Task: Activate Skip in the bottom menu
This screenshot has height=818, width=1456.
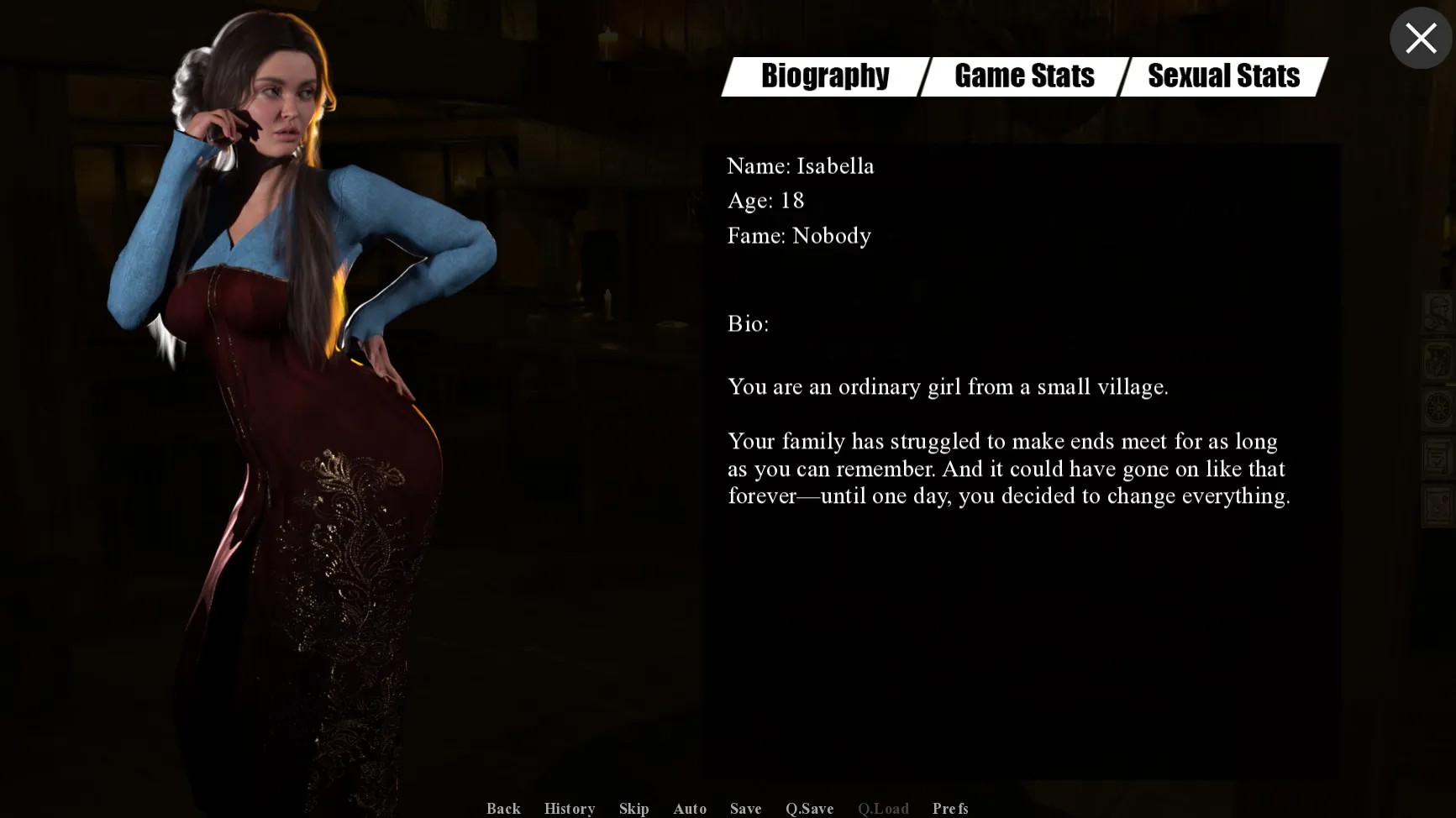Action: click(633, 808)
